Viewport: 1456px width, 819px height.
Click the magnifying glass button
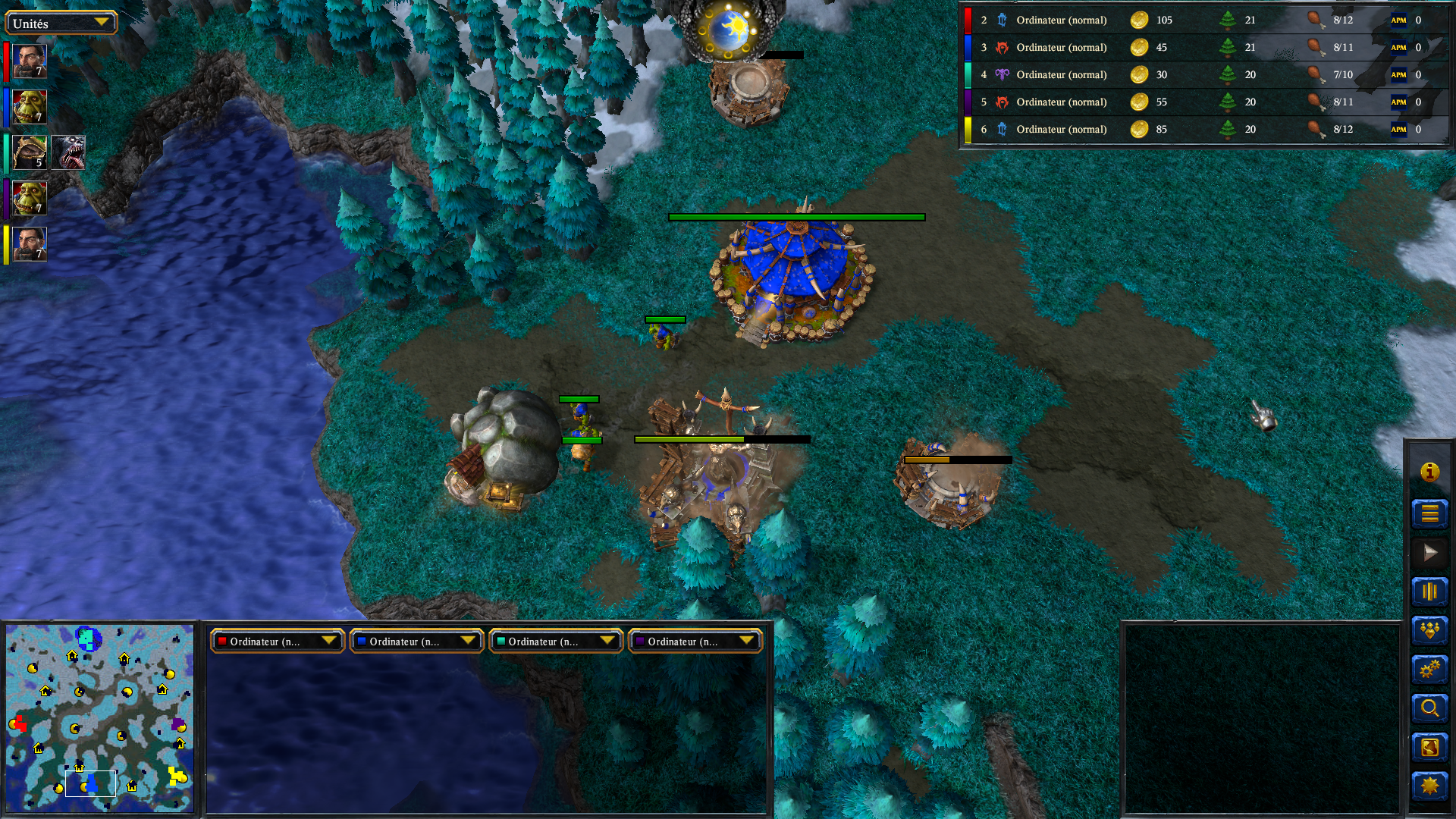pos(1429,708)
